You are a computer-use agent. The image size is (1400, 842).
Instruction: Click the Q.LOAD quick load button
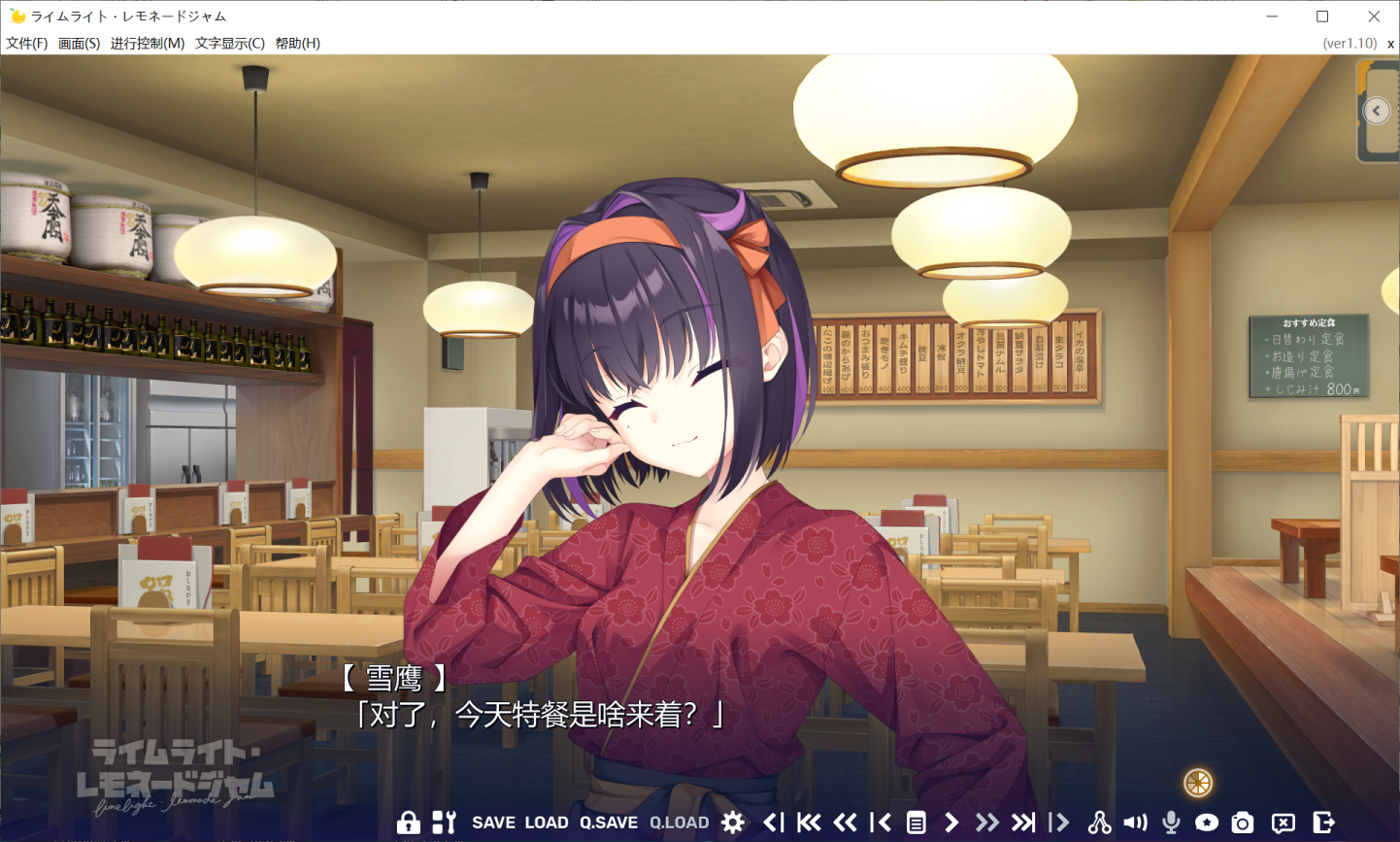pyautogui.click(x=680, y=823)
